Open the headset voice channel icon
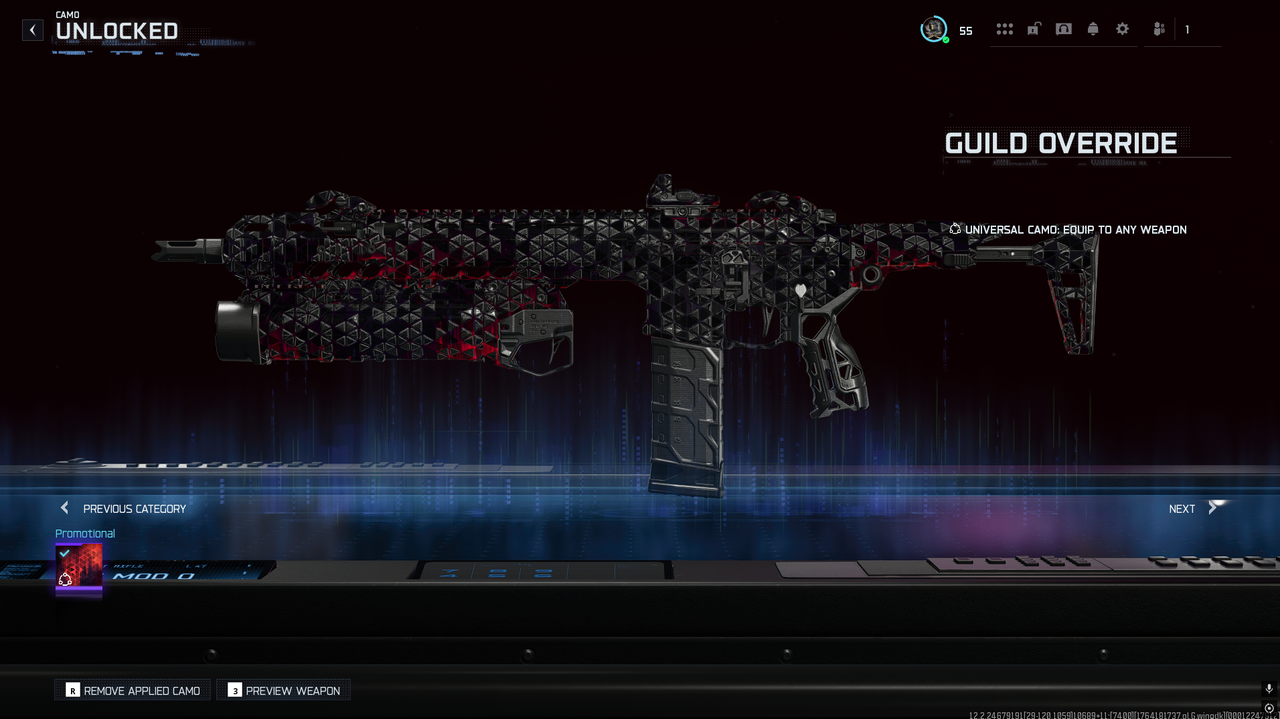The image size is (1280, 719). (x=1063, y=29)
